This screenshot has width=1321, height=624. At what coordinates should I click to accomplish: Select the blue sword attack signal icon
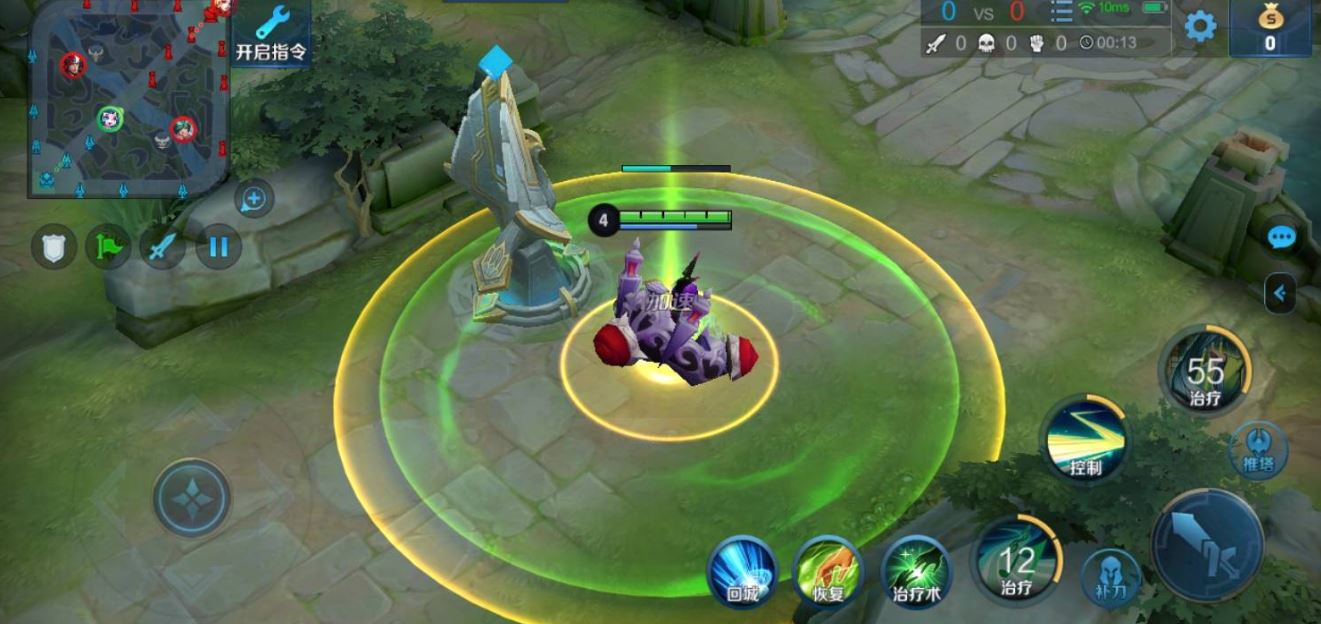coord(161,246)
